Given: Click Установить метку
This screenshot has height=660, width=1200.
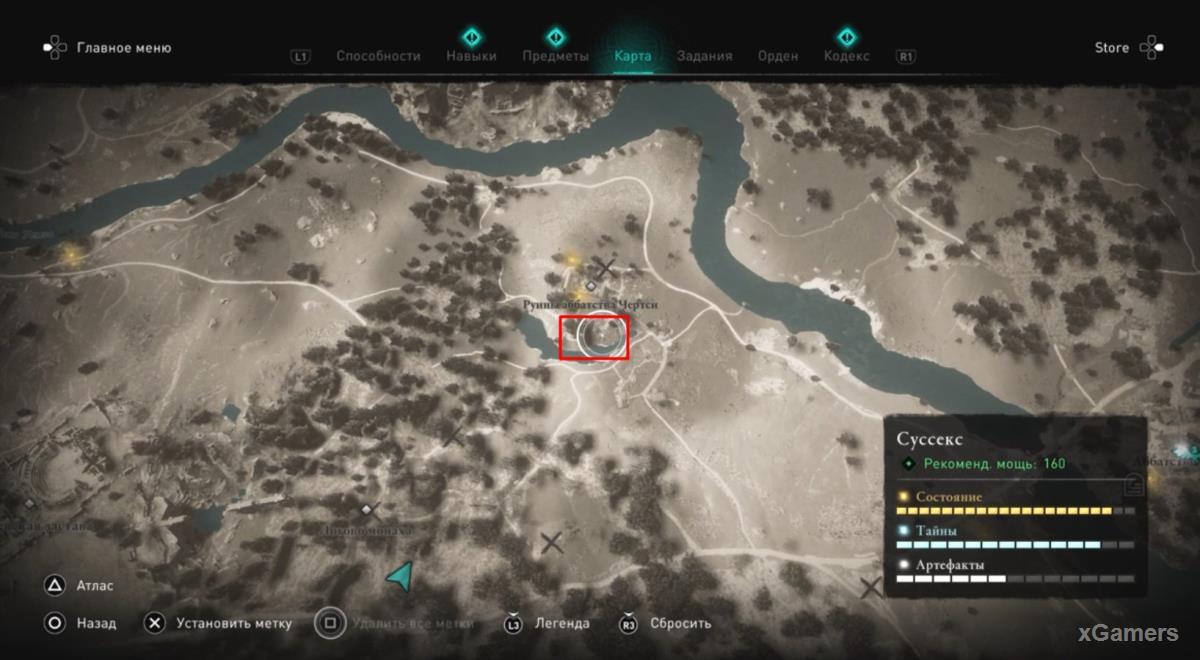Looking at the screenshot, I should coord(233,623).
